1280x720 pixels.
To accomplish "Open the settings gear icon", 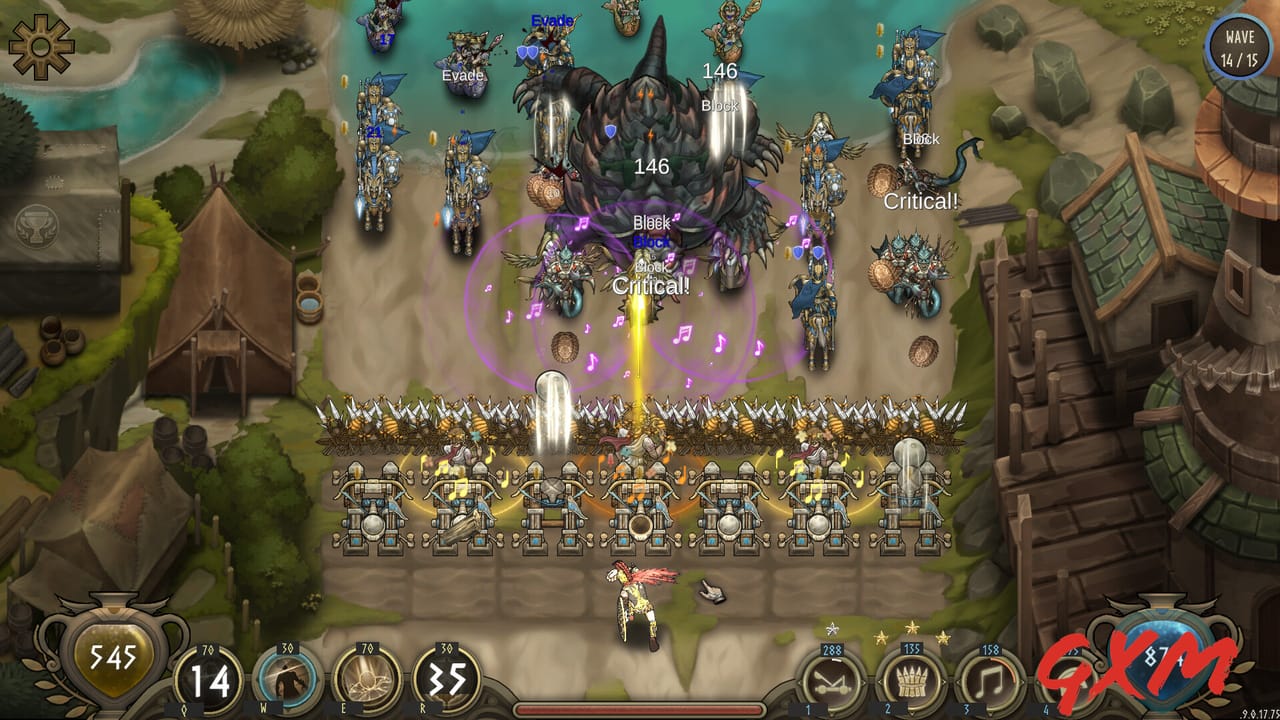I will [x=40, y=43].
